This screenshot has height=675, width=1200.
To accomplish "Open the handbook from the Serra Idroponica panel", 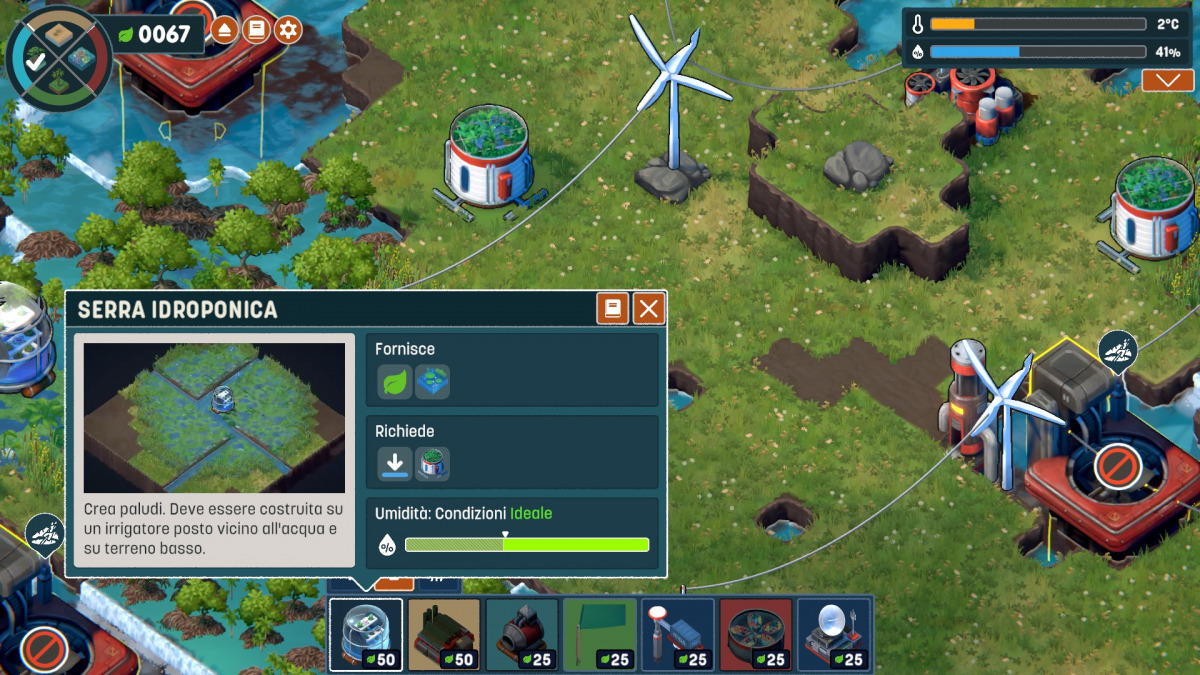I will pos(613,309).
